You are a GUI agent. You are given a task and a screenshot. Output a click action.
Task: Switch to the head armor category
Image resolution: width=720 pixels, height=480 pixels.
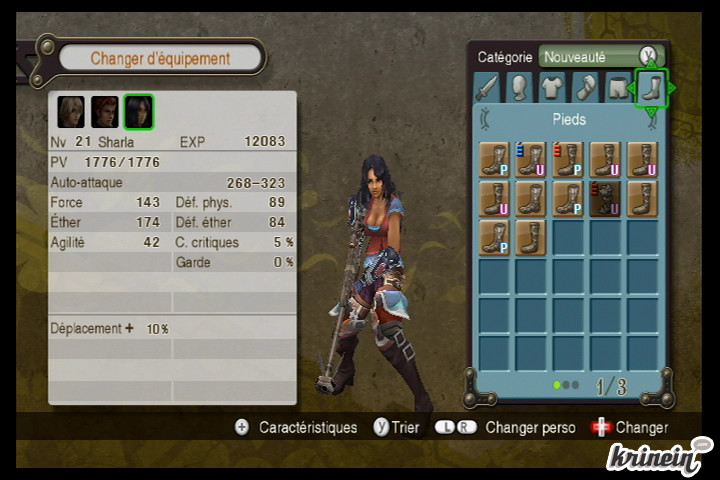[x=519, y=88]
